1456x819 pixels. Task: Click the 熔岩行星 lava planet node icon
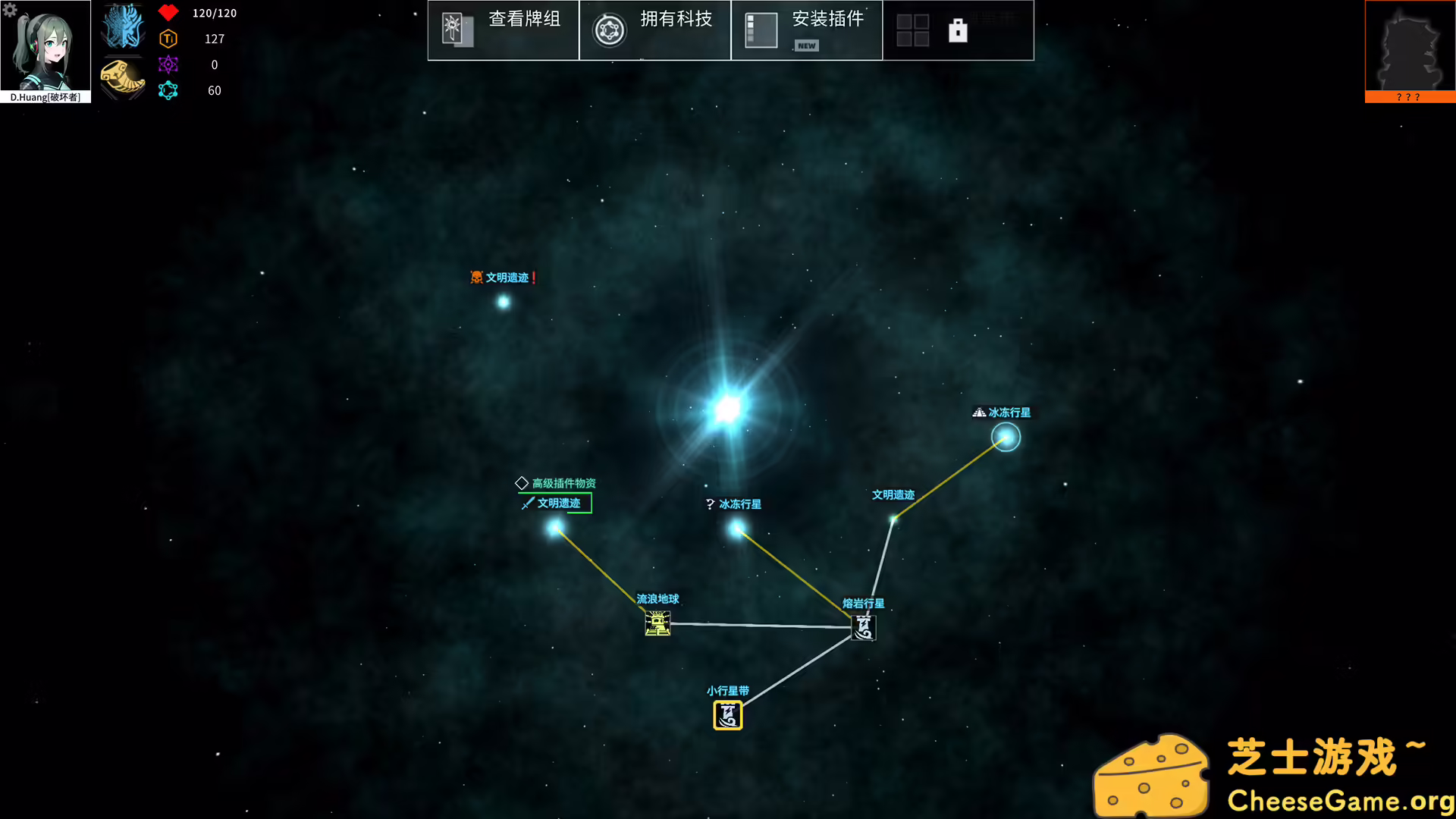tap(863, 628)
